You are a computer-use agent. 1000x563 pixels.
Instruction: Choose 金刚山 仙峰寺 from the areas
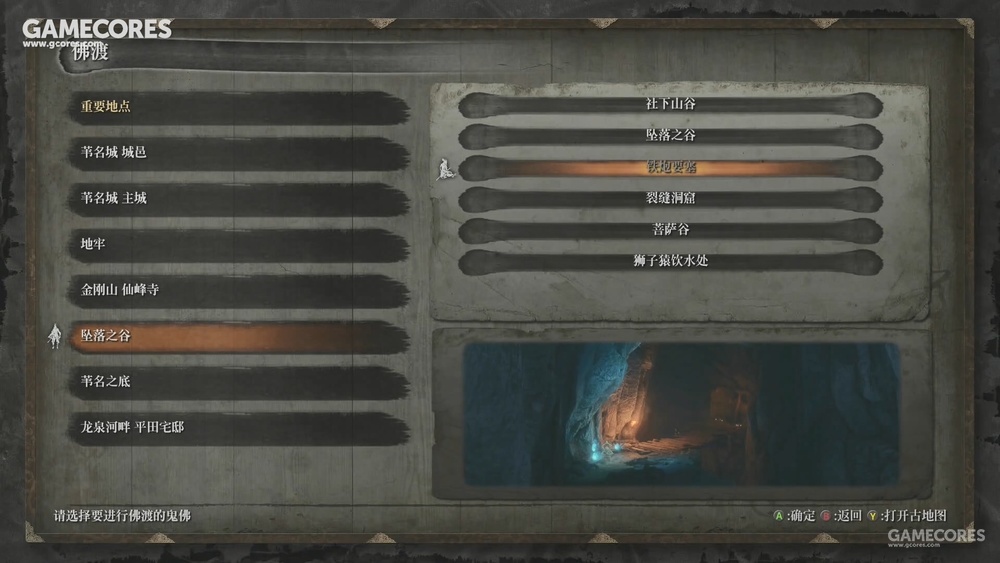(240, 291)
